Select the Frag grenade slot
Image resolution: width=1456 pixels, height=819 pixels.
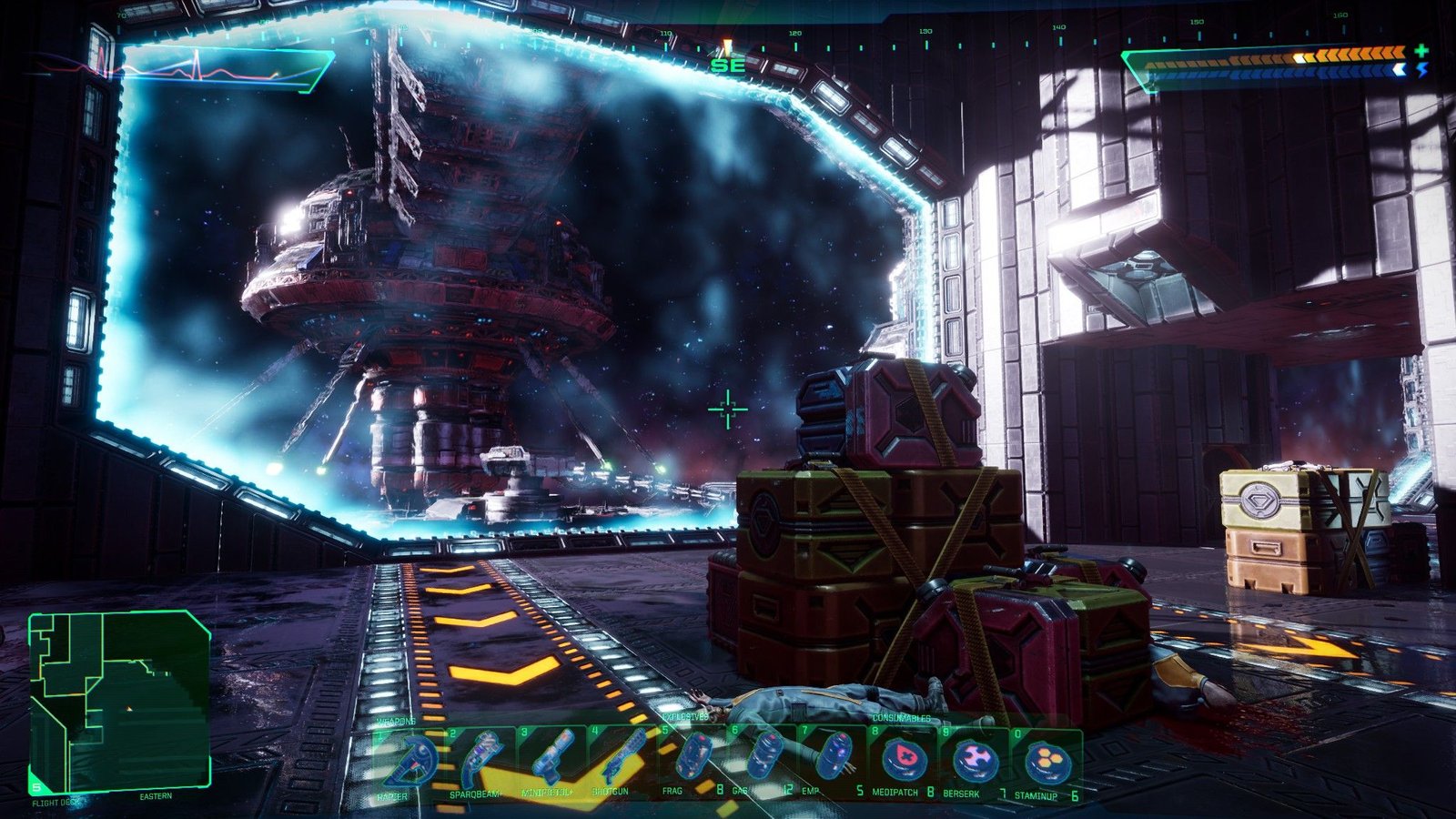(693, 762)
